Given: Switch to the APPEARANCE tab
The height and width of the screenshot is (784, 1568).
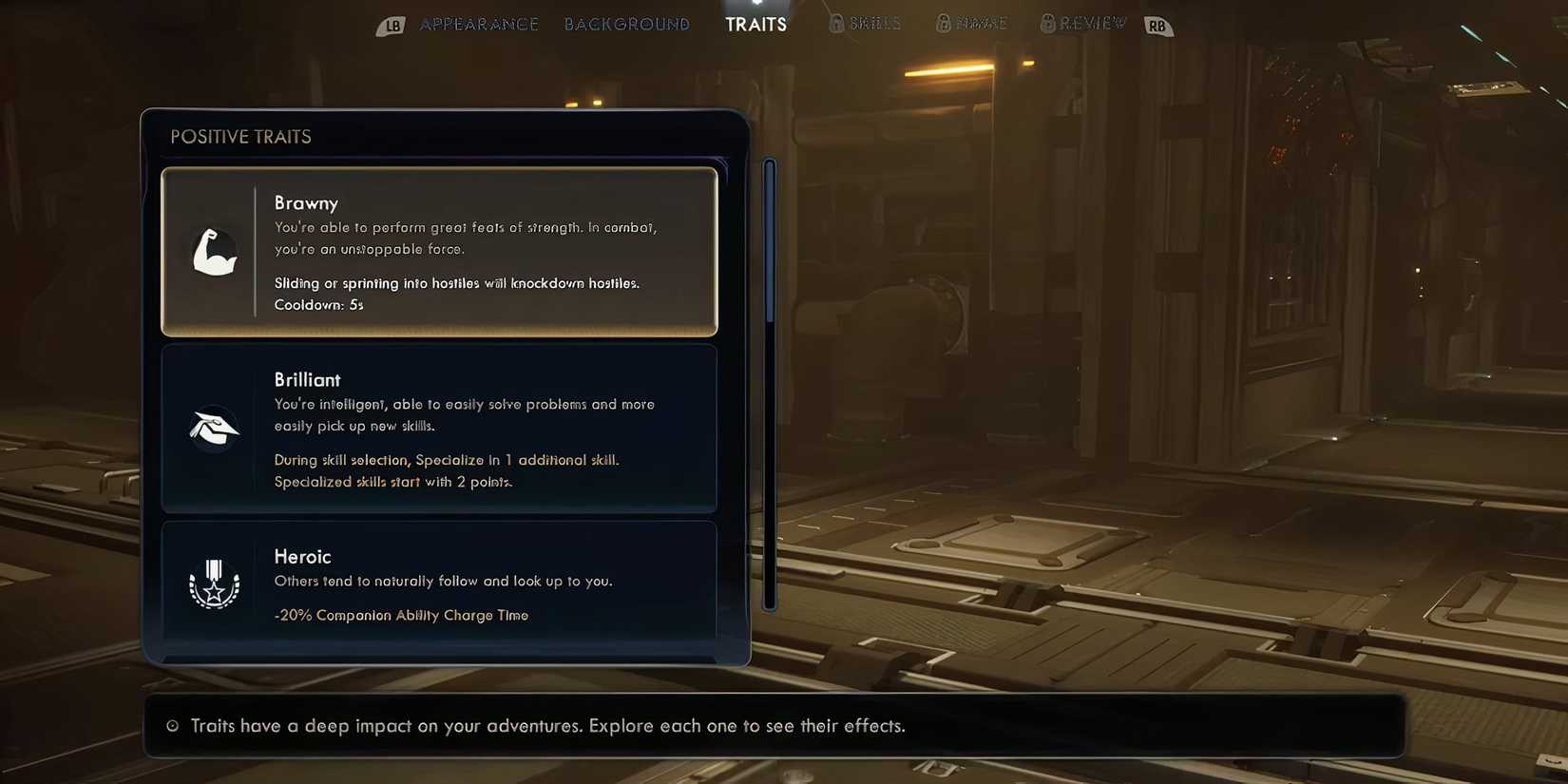Looking at the screenshot, I should (x=479, y=24).
